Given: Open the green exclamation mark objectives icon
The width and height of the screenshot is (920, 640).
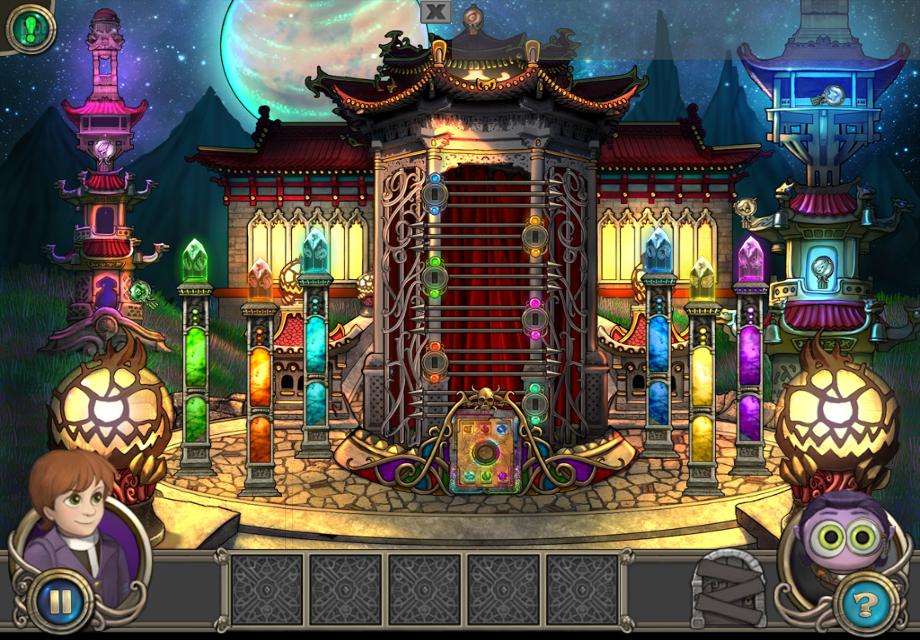Looking at the screenshot, I should point(30,28).
